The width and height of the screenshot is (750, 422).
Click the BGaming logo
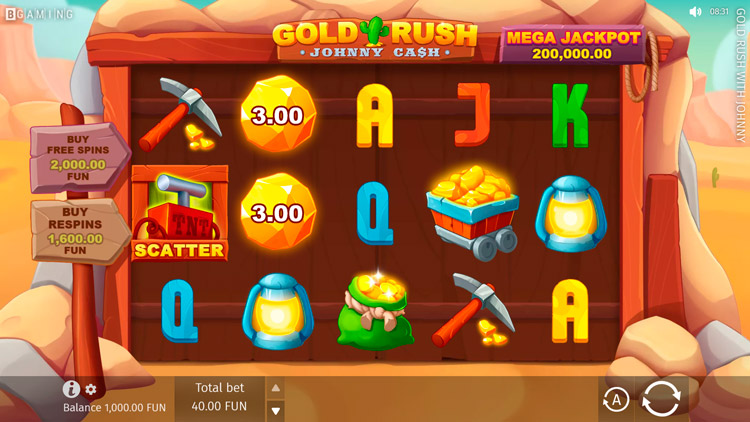pyautogui.click(x=39, y=14)
